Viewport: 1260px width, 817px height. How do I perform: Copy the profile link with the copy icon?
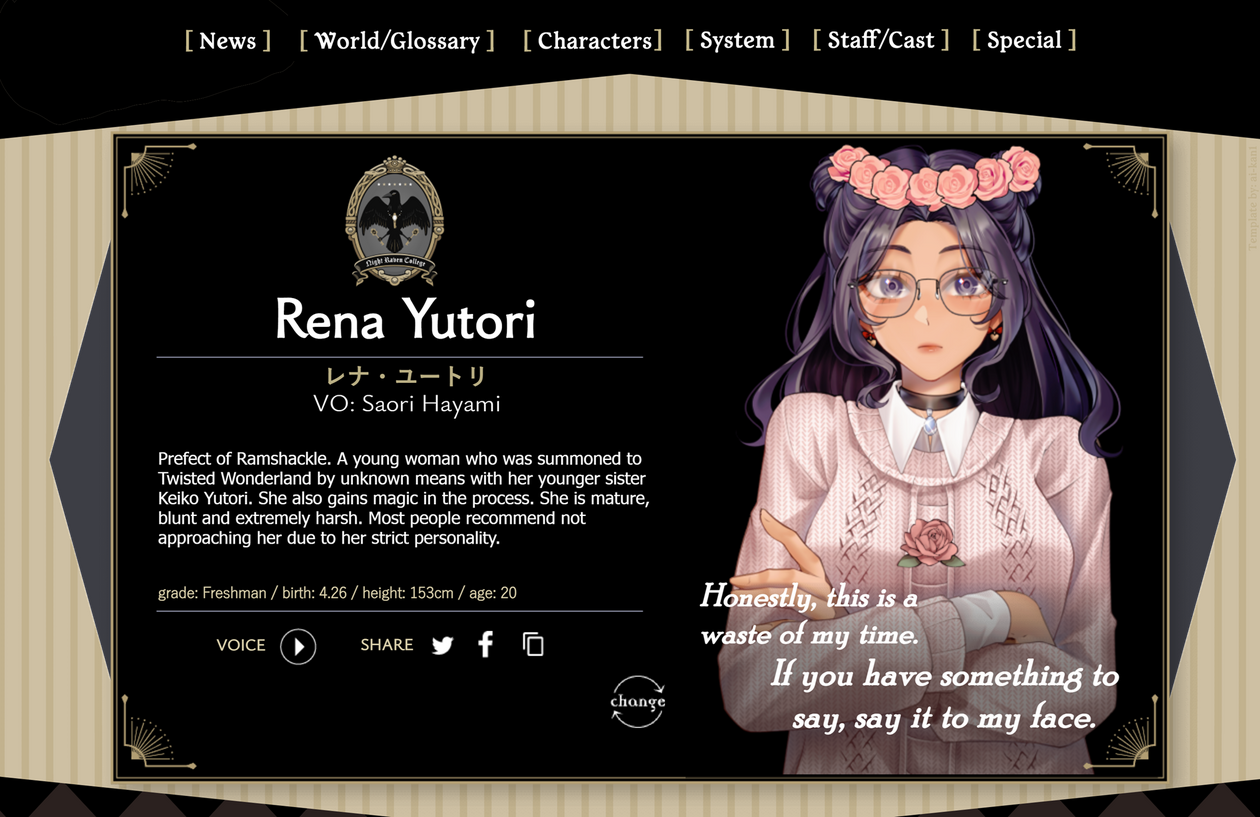point(534,646)
